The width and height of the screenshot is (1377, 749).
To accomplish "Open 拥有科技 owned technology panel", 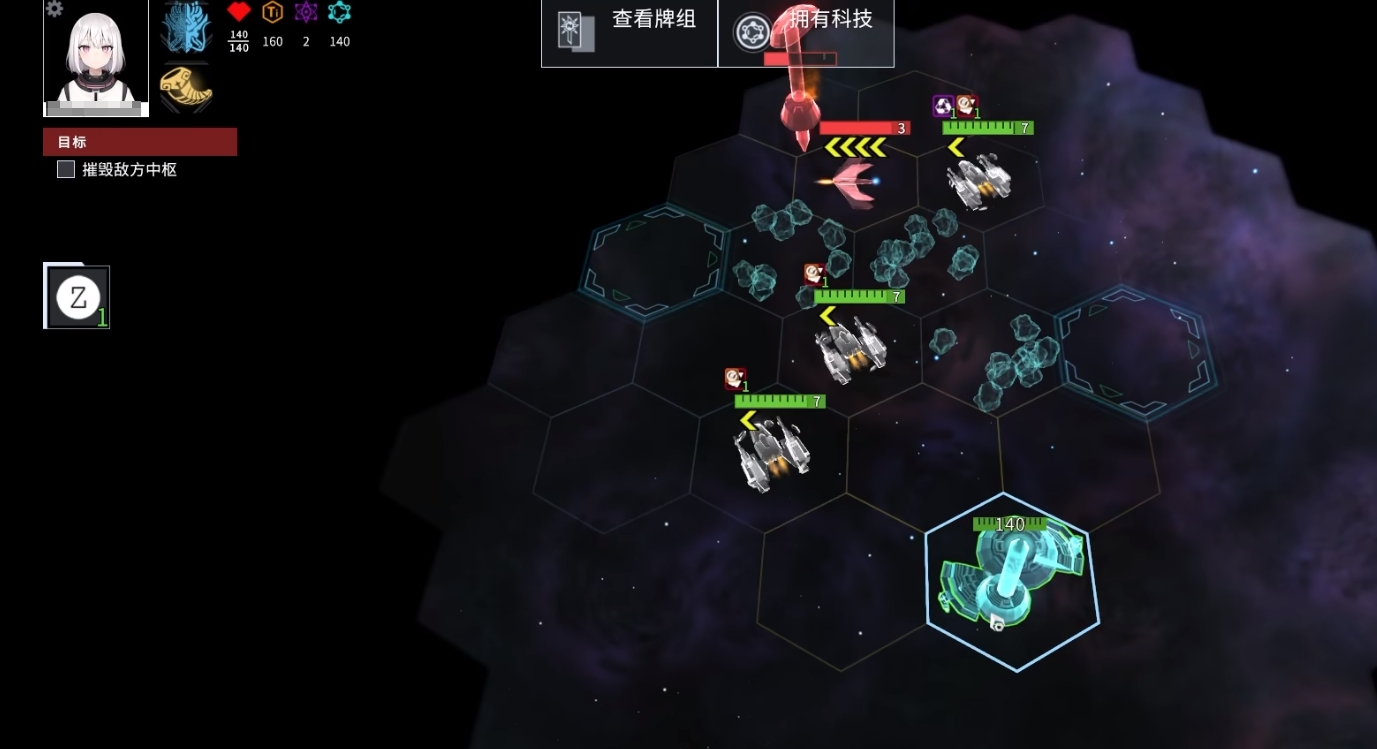I will pos(805,33).
